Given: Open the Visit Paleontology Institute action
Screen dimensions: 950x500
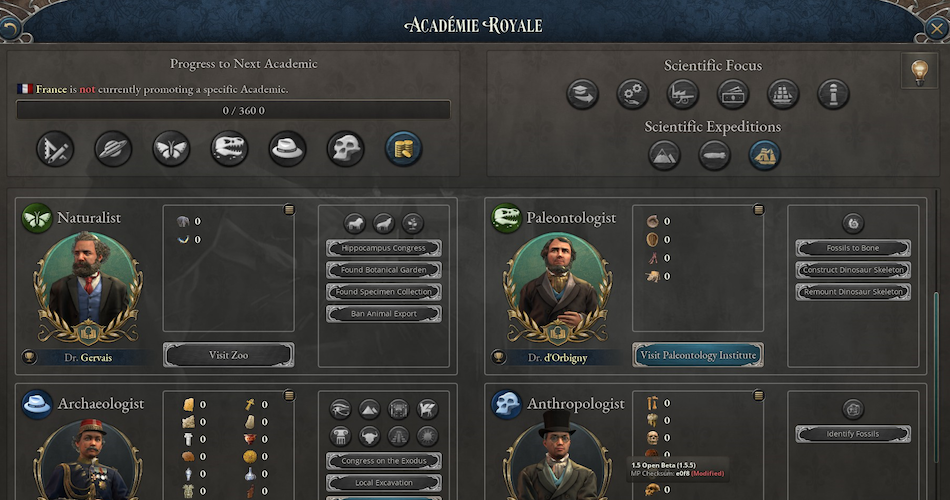Looking at the screenshot, I should pos(697,355).
